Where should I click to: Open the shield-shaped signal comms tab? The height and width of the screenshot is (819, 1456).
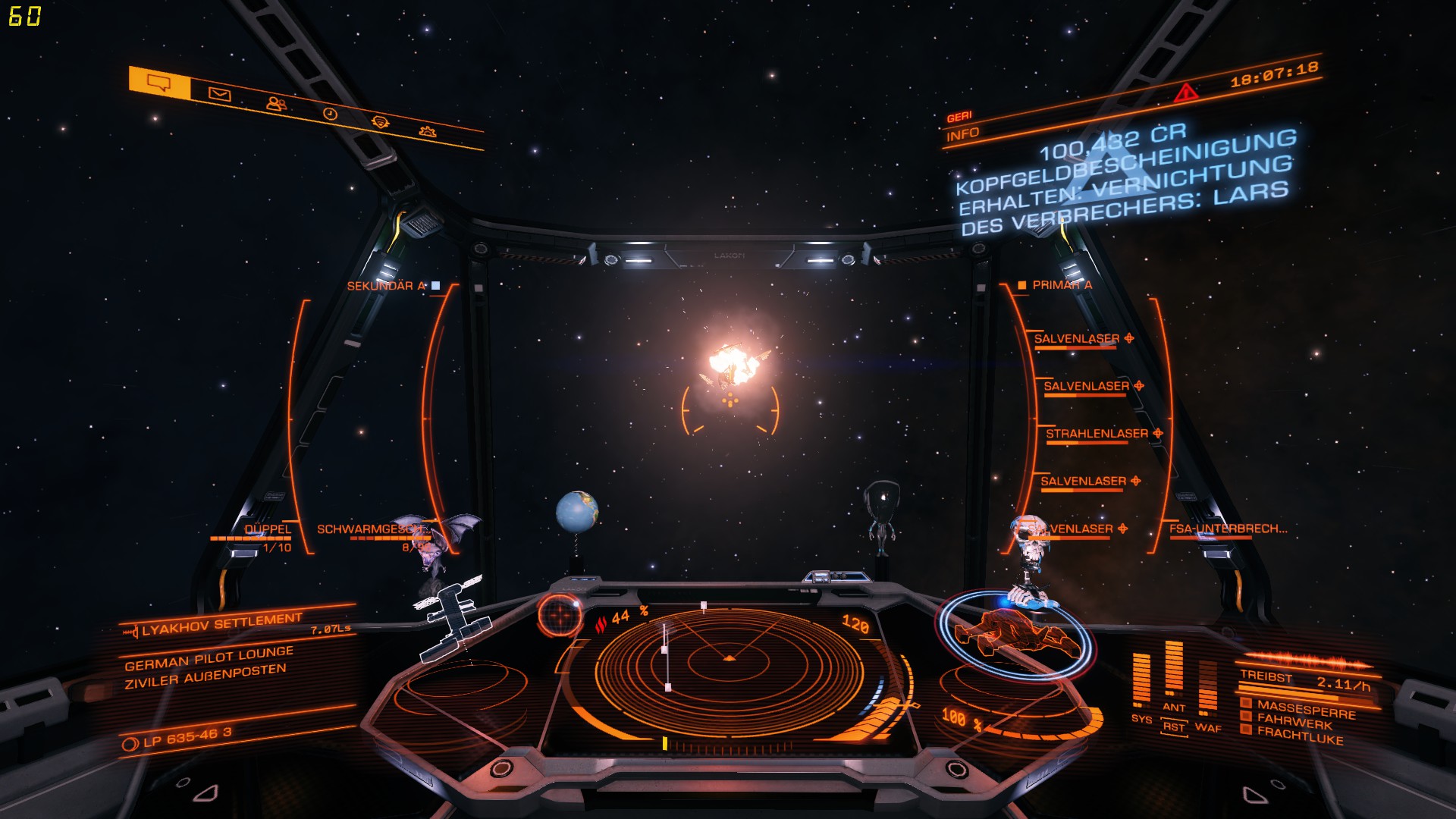click(380, 122)
